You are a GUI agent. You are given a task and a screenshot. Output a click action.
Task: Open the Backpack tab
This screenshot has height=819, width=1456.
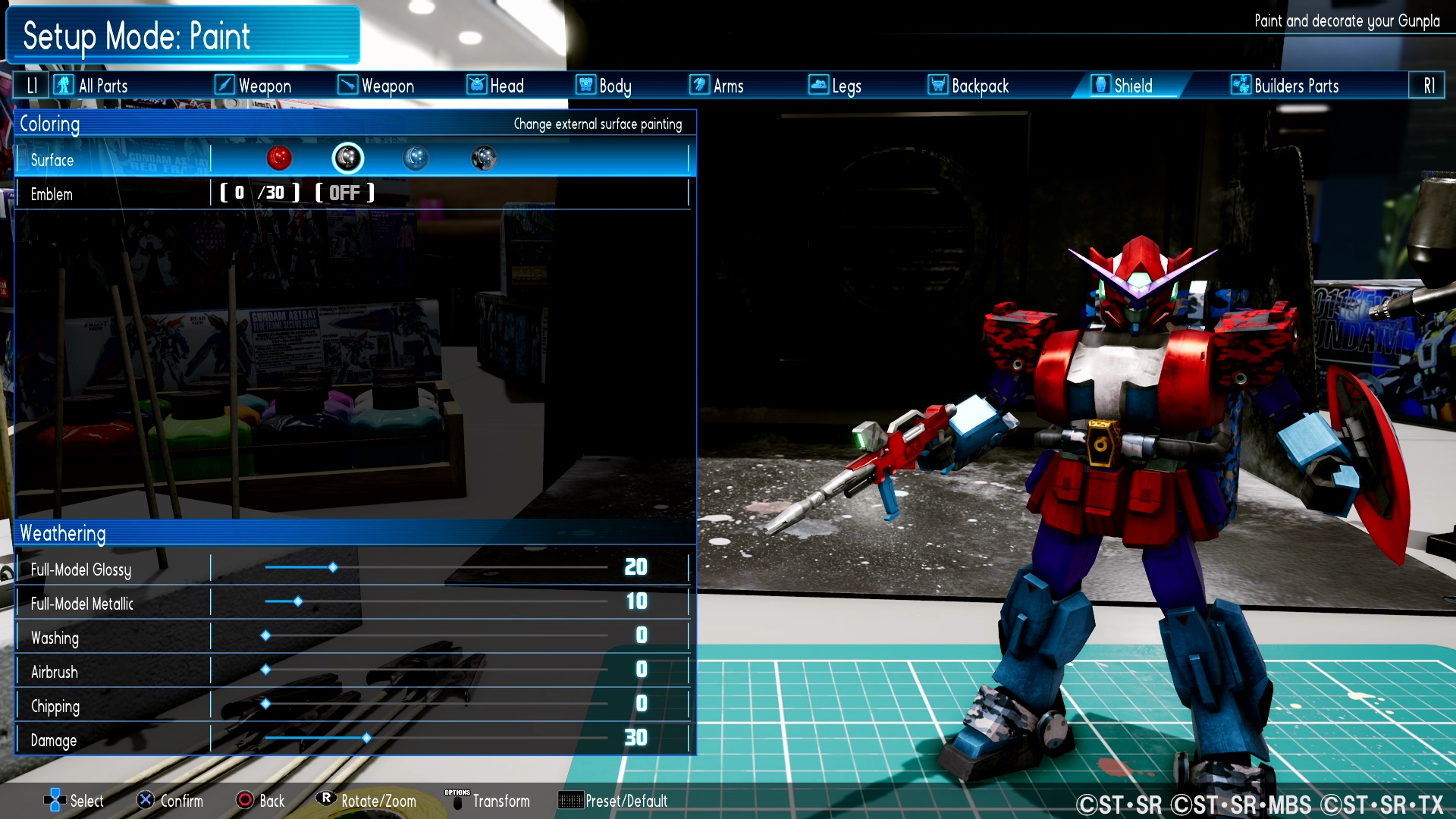click(x=969, y=86)
